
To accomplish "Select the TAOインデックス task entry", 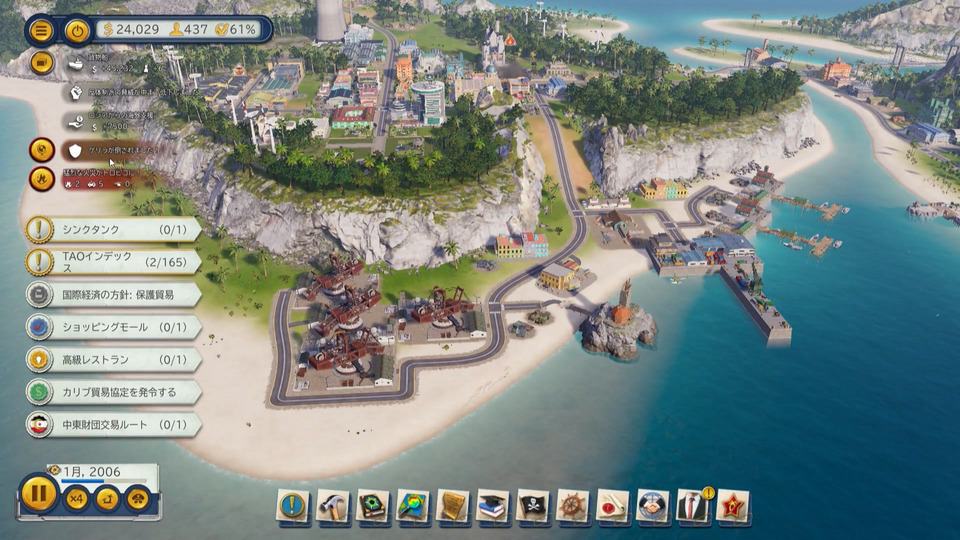I will click(112, 262).
